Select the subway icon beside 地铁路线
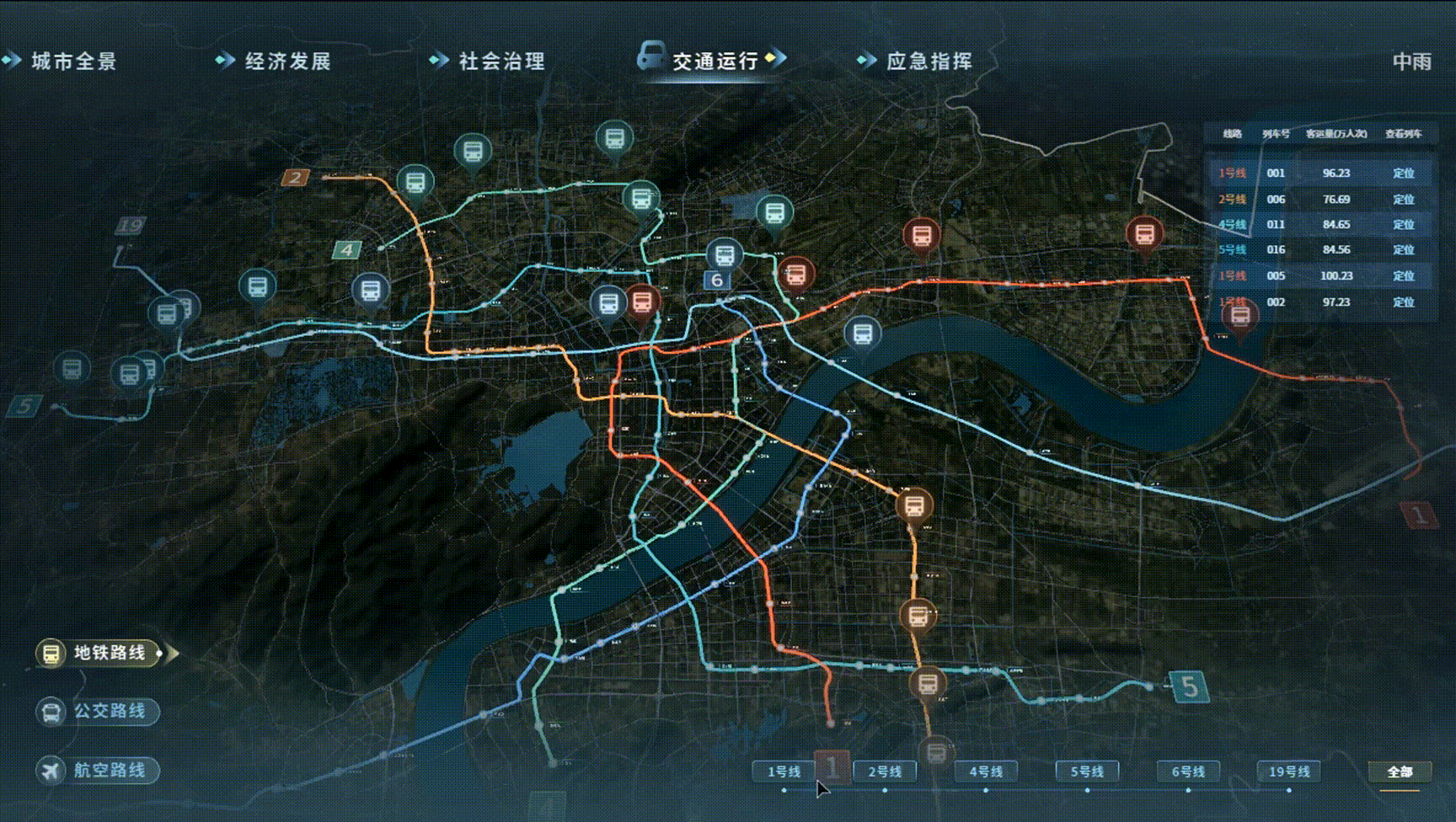Screen dimensions: 1456x822 52,651
